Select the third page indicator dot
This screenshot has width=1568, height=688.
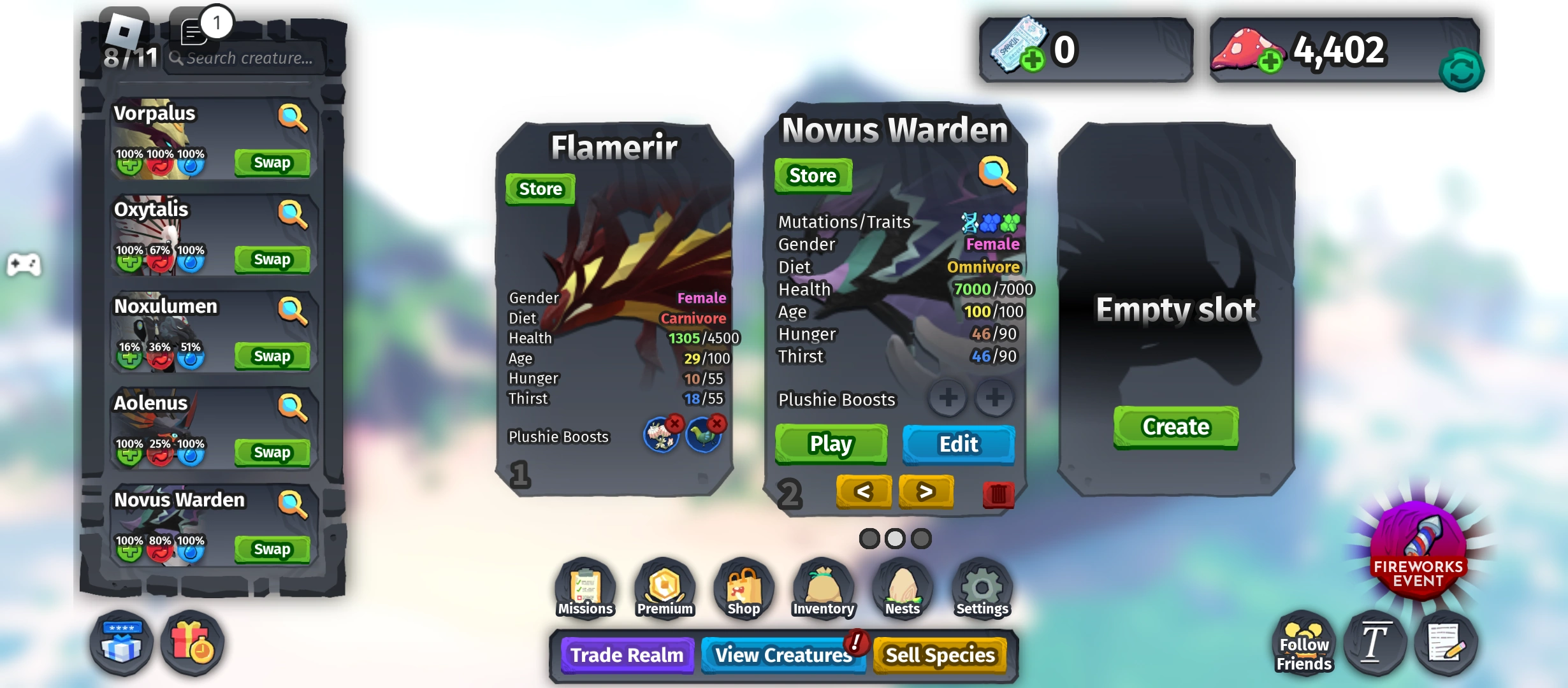920,538
